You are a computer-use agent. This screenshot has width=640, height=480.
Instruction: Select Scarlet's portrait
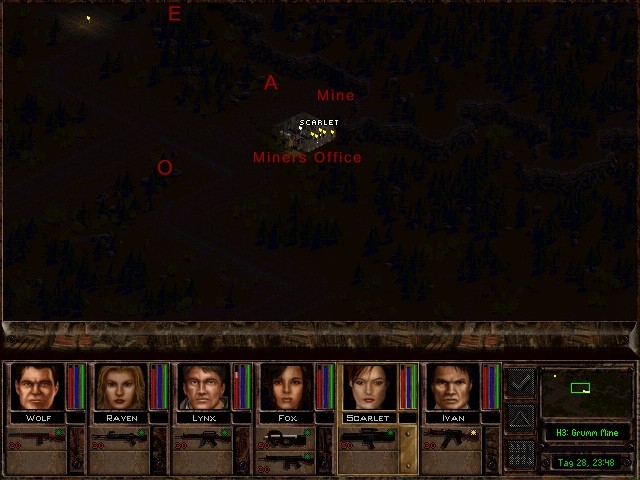pyautogui.click(x=369, y=386)
